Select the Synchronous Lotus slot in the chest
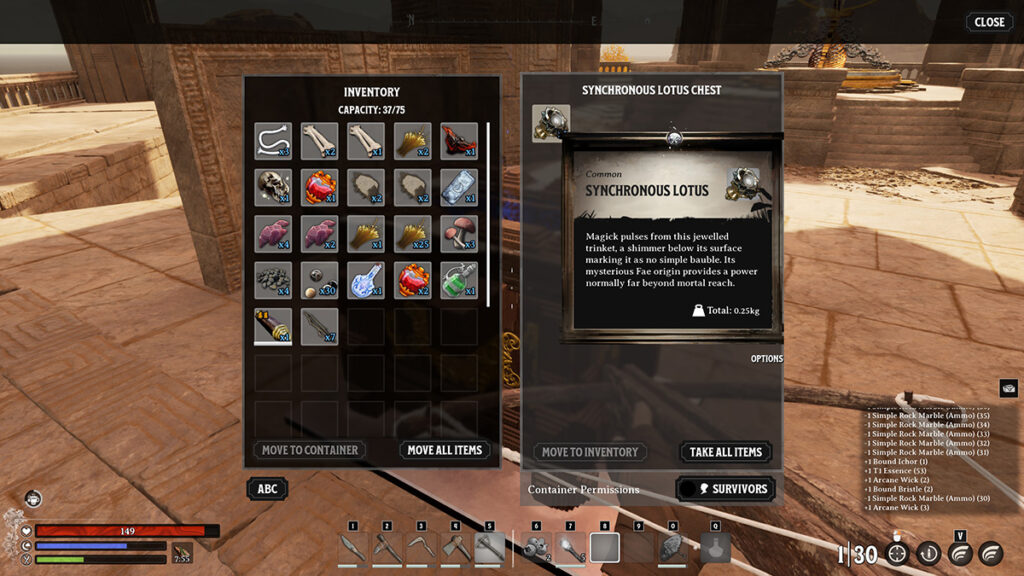 click(551, 123)
